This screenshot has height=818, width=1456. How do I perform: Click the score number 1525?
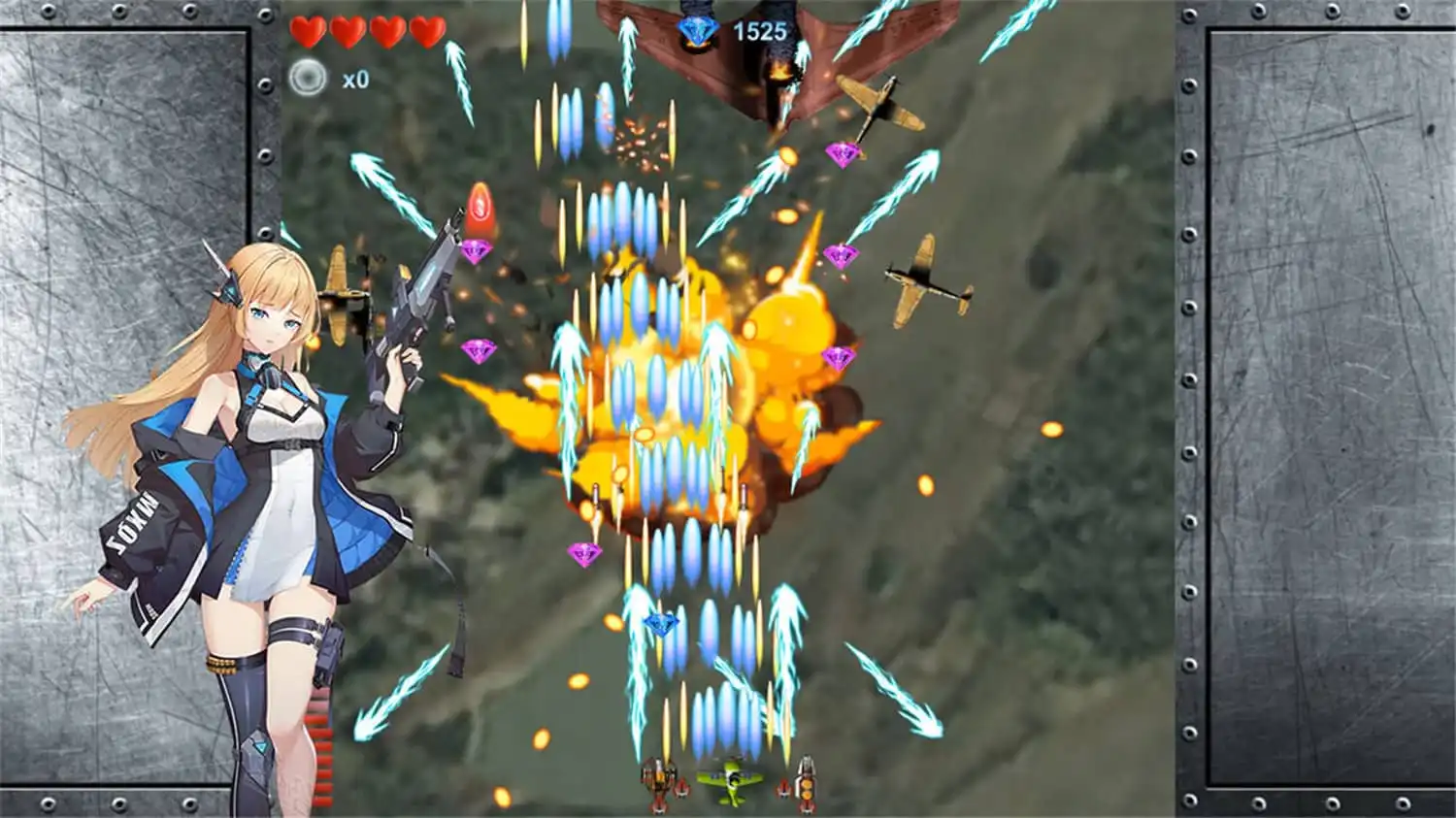point(761,30)
